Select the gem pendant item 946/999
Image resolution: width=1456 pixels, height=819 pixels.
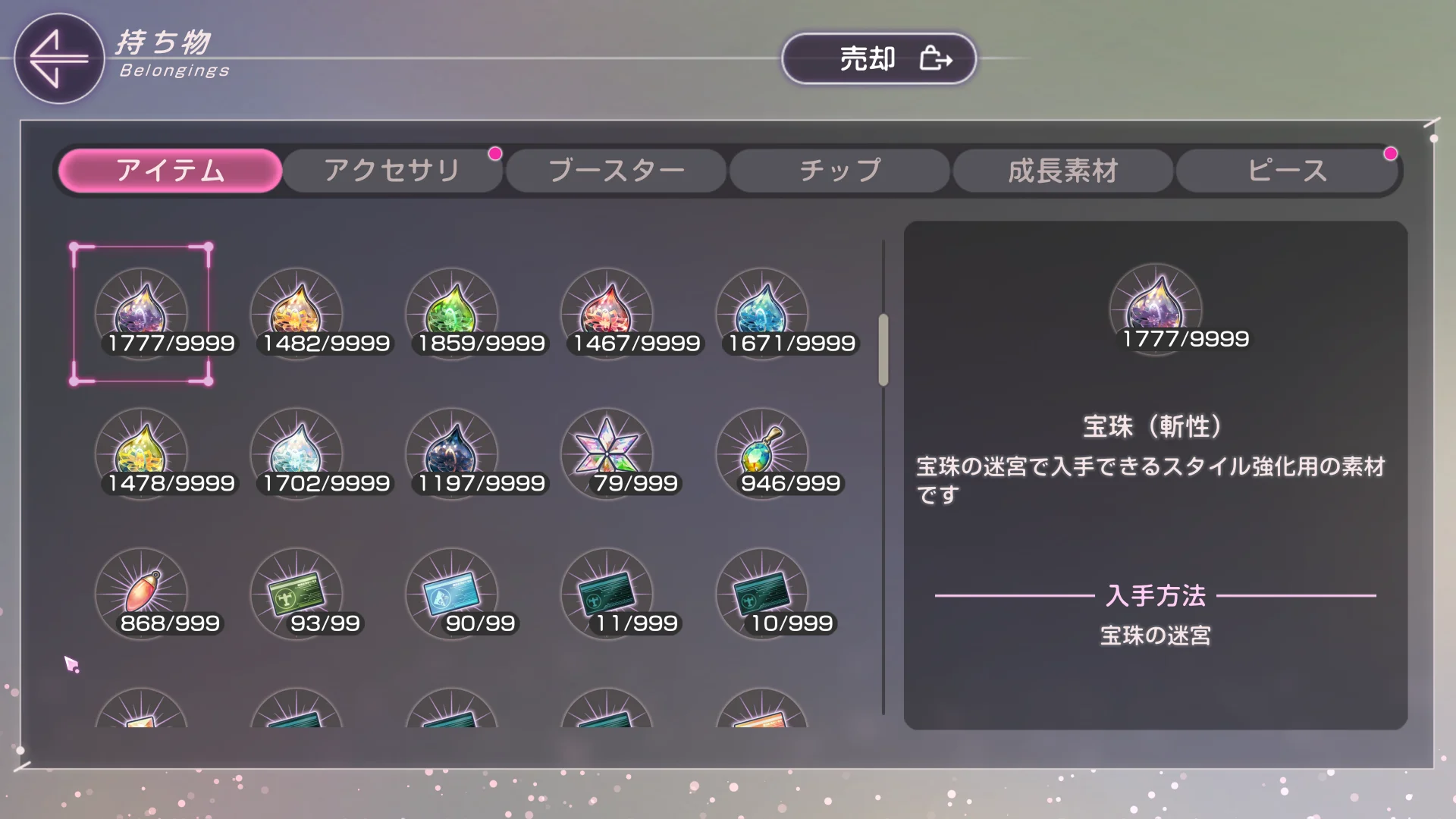[762, 453]
